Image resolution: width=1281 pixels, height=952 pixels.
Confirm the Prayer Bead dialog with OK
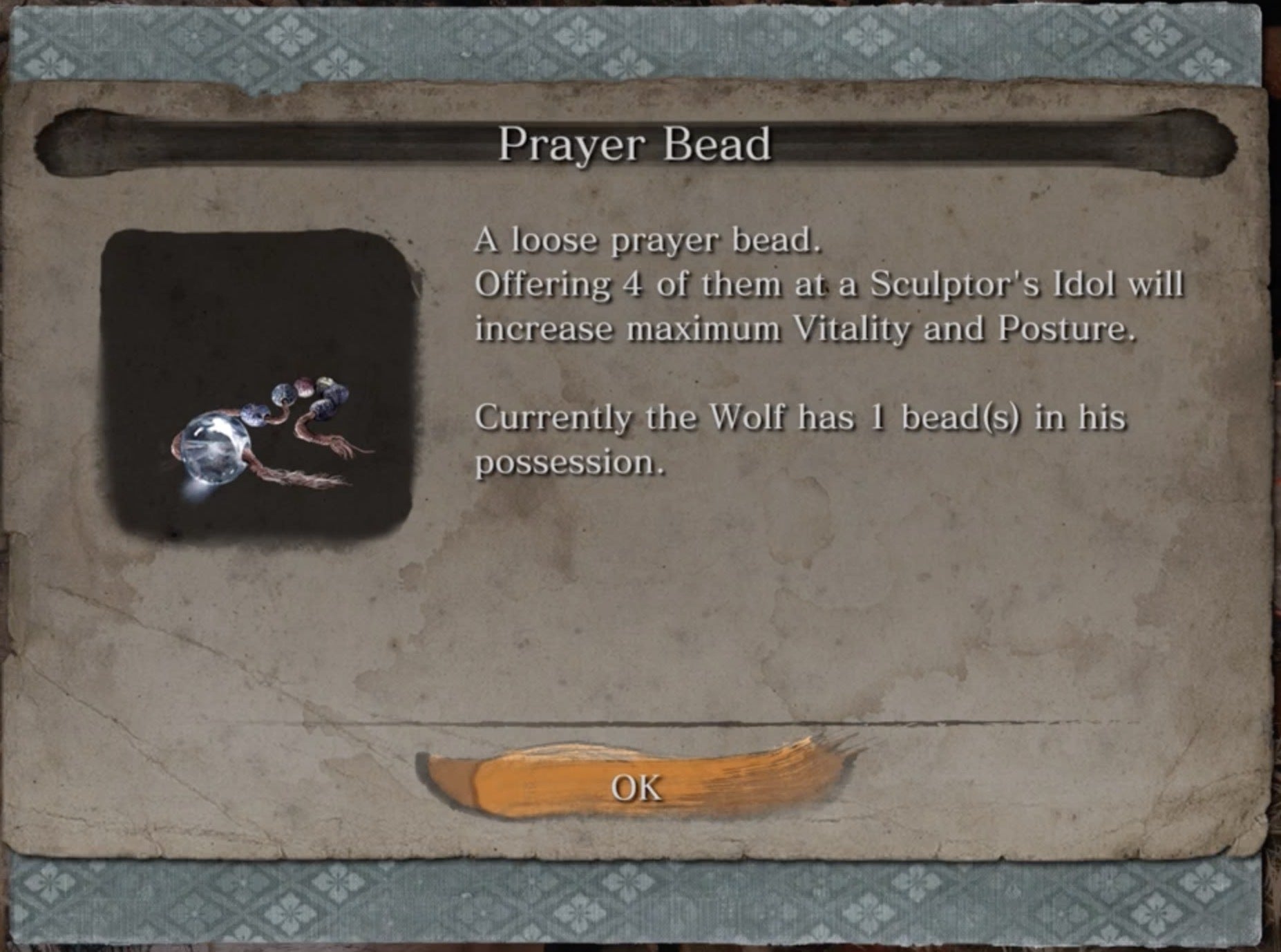(x=636, y=787)
